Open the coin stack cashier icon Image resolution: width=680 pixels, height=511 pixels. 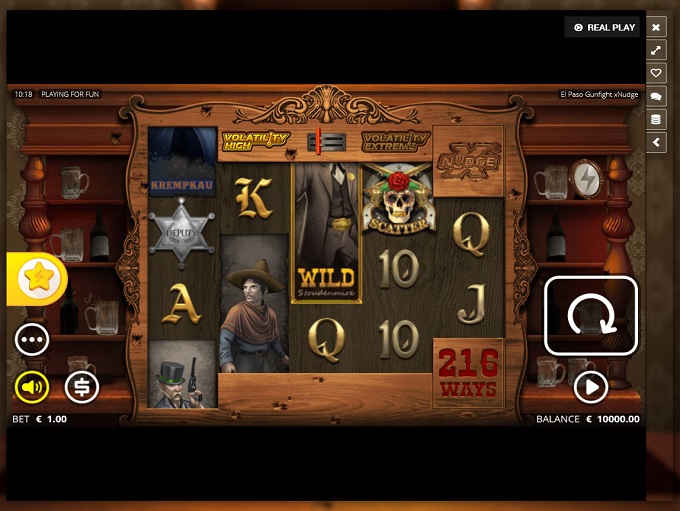point(656,119)
